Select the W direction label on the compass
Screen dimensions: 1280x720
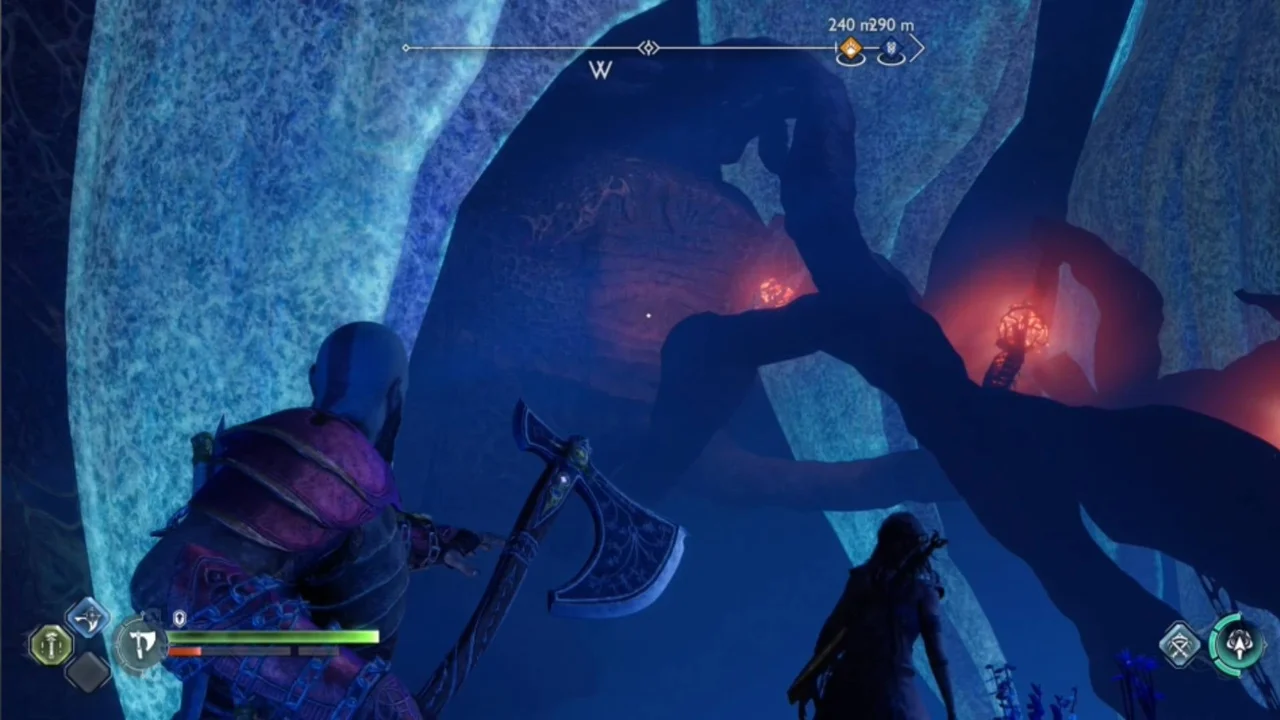[600, 70]
